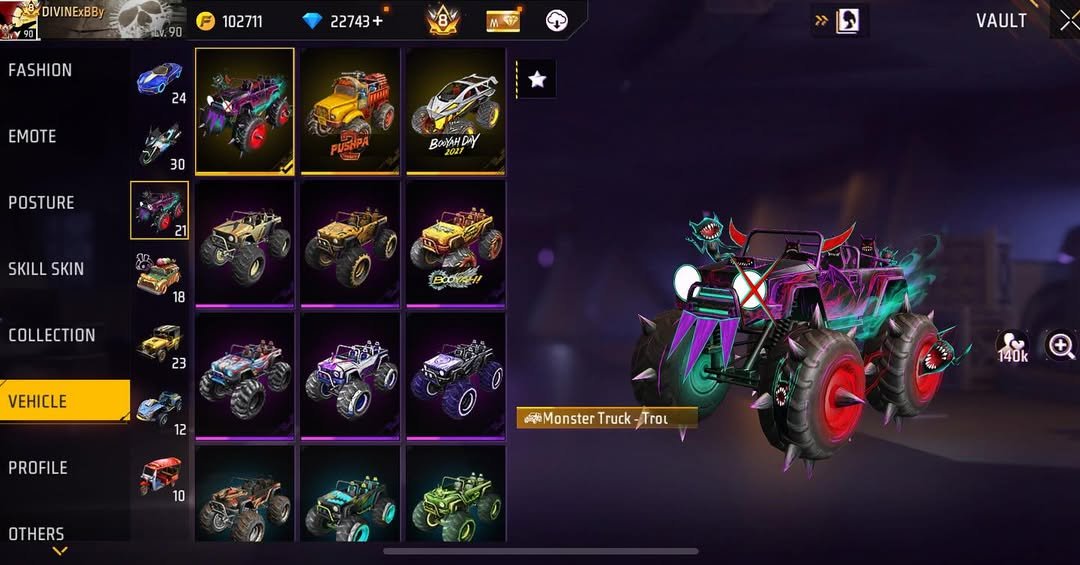Add diamonds with the plus button
The image size is (1080, 565).
378,21
